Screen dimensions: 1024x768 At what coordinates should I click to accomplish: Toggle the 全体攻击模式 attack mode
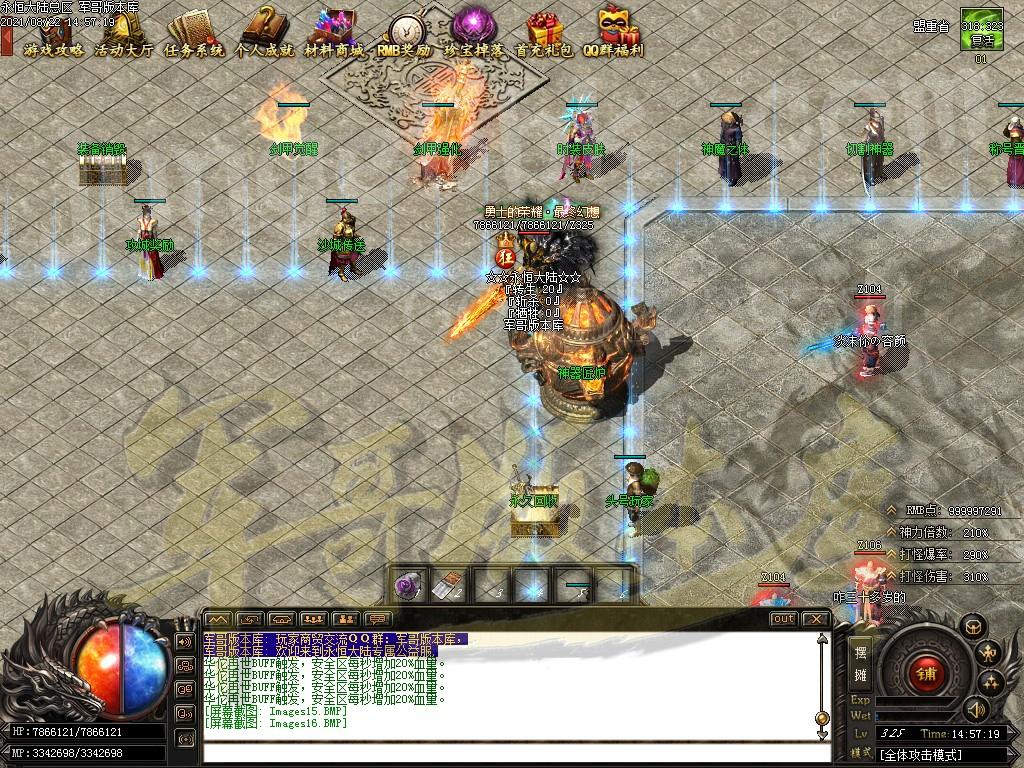pyautogui.click(x=920, y=755)
